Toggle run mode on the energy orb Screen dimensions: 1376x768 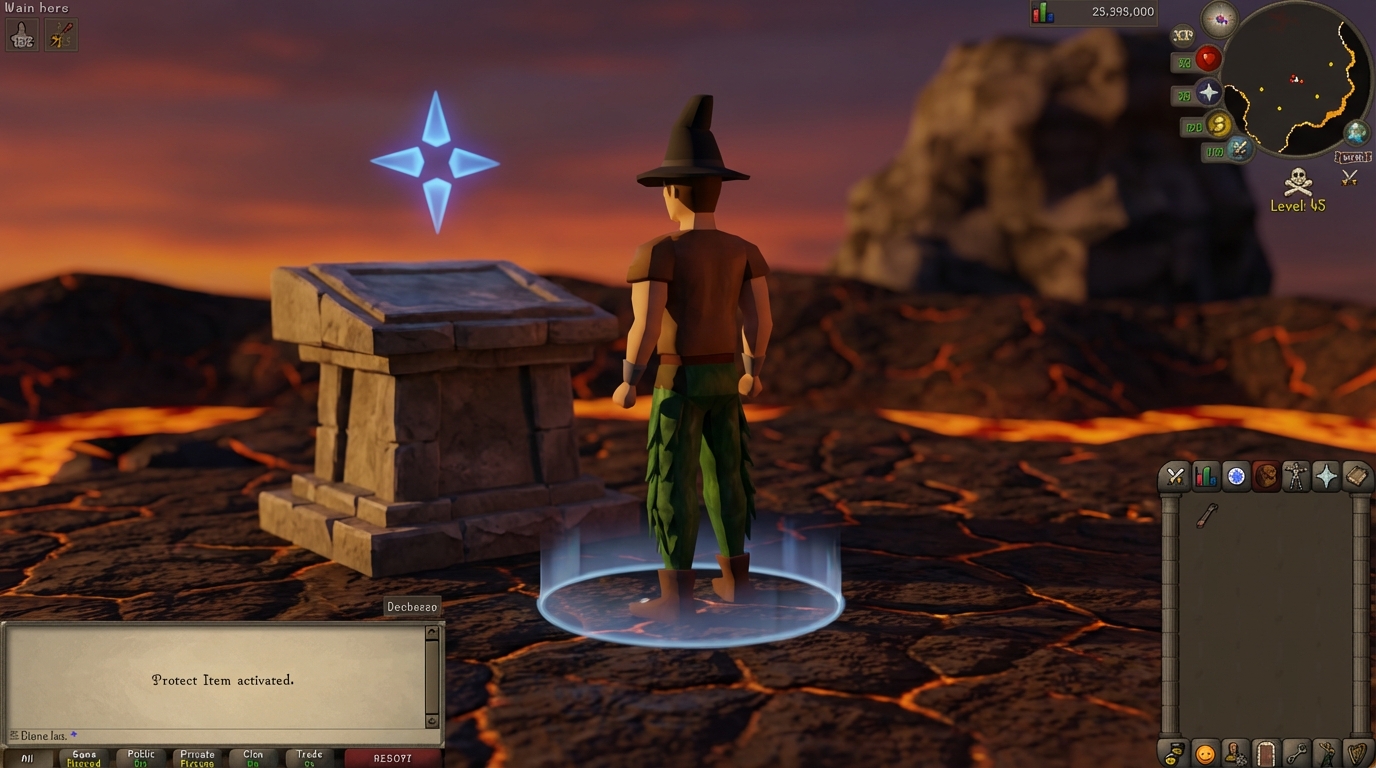[x=1218, y=126]
